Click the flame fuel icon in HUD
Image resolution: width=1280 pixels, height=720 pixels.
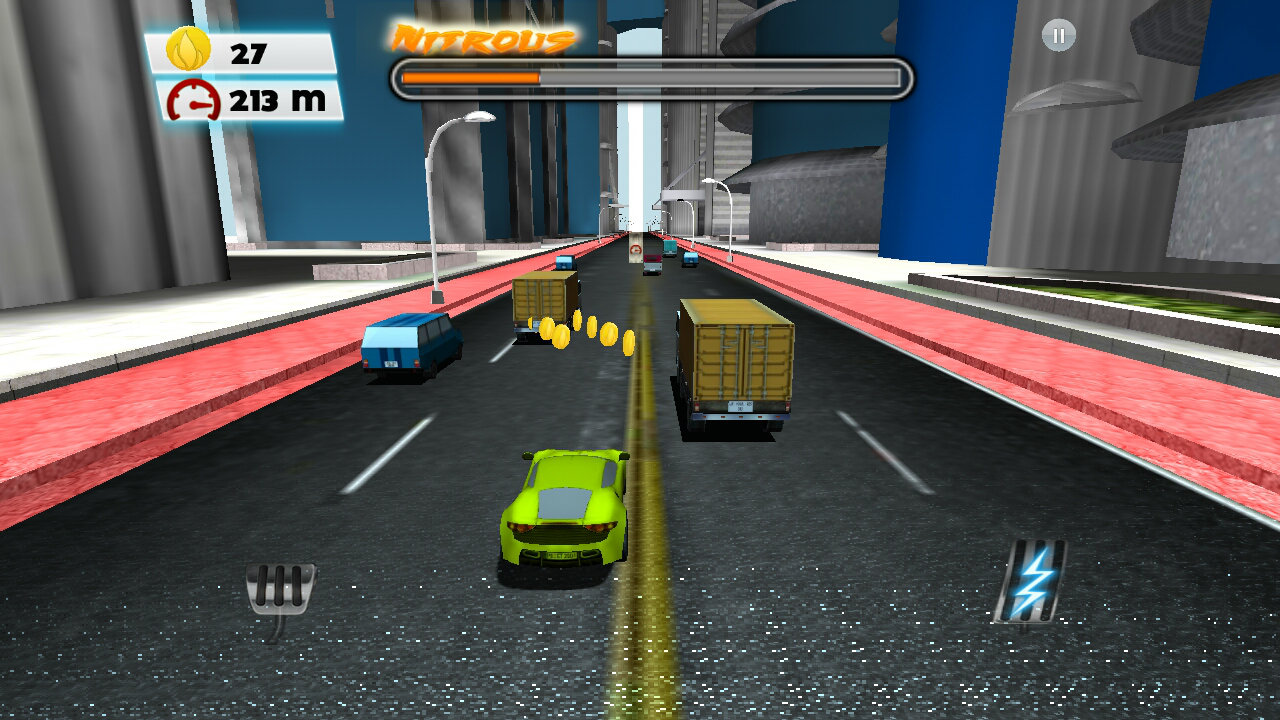point(188,47)
